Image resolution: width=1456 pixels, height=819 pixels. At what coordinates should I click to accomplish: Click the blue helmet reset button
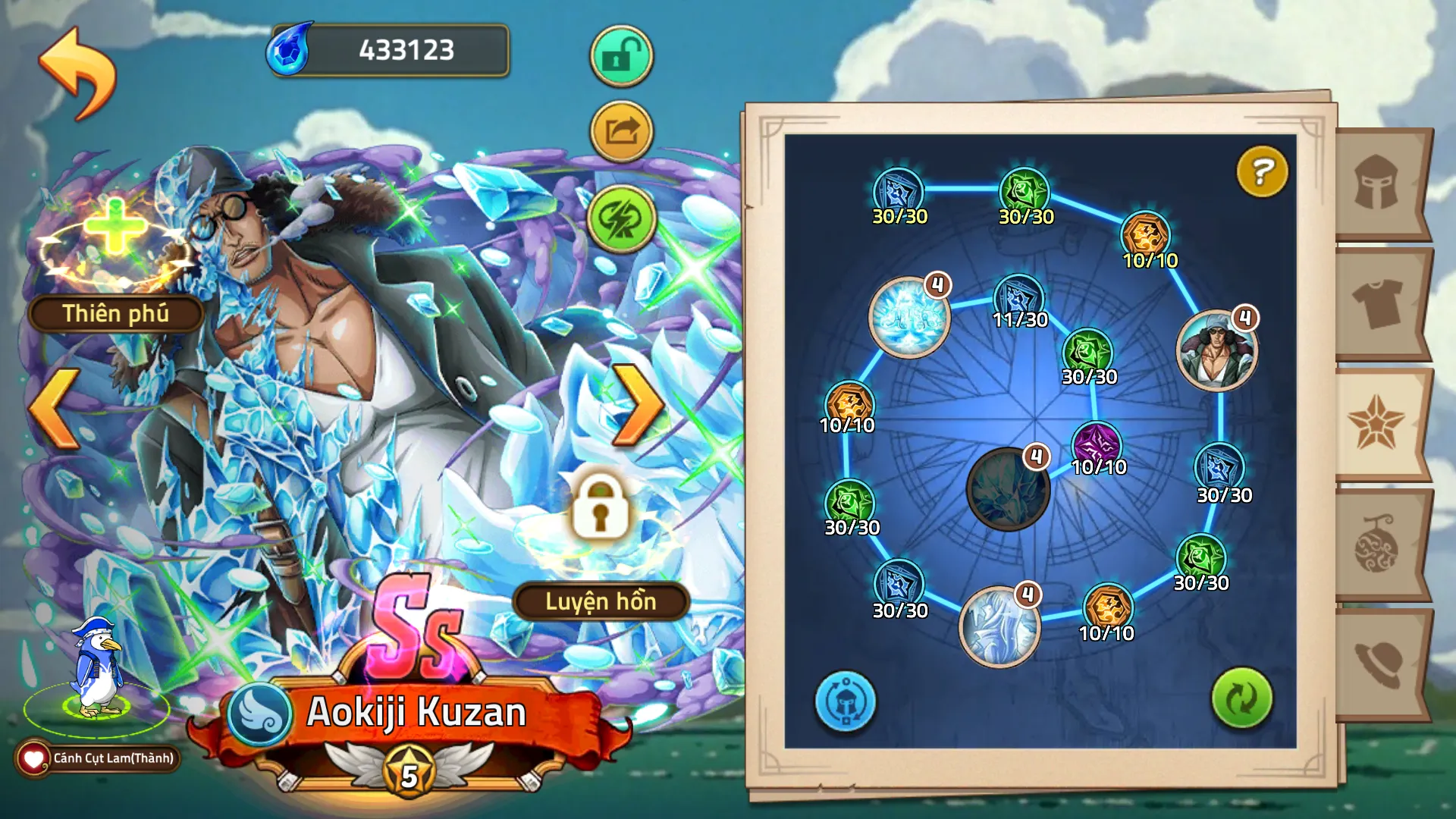pos(845,701)
